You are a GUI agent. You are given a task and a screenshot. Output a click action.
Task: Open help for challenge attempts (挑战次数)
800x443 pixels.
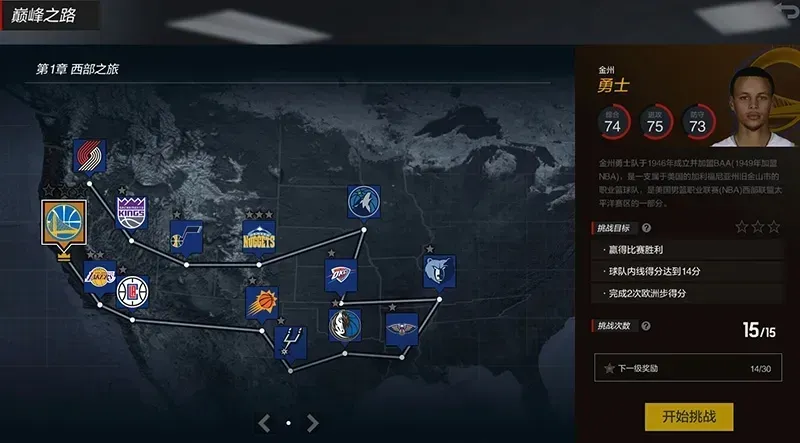pos(646,326)
